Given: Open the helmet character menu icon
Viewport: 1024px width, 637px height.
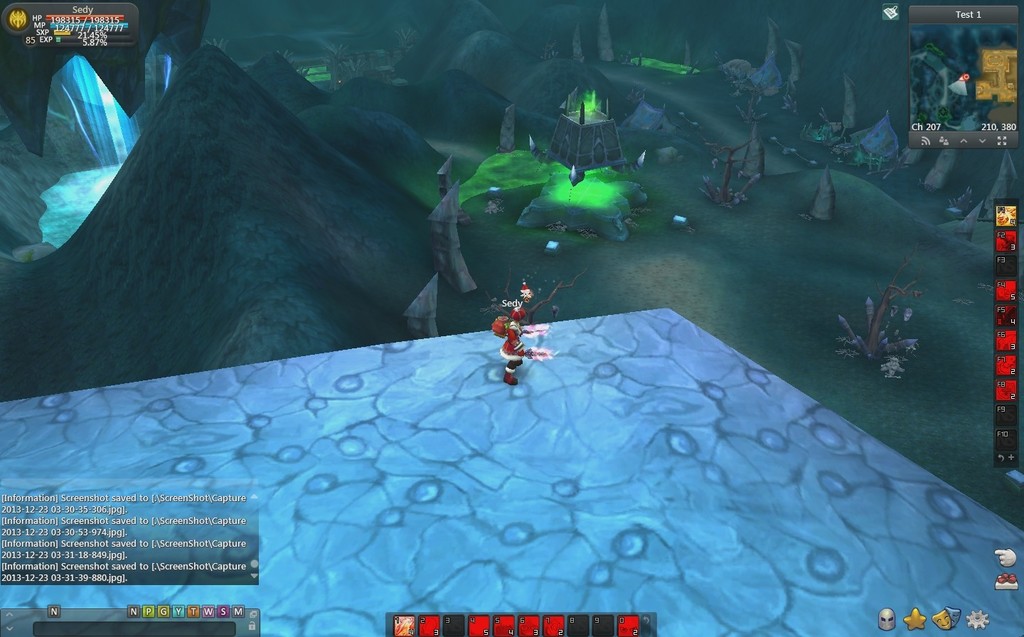Looking at the screenshot, I should [x=887, y=620].
